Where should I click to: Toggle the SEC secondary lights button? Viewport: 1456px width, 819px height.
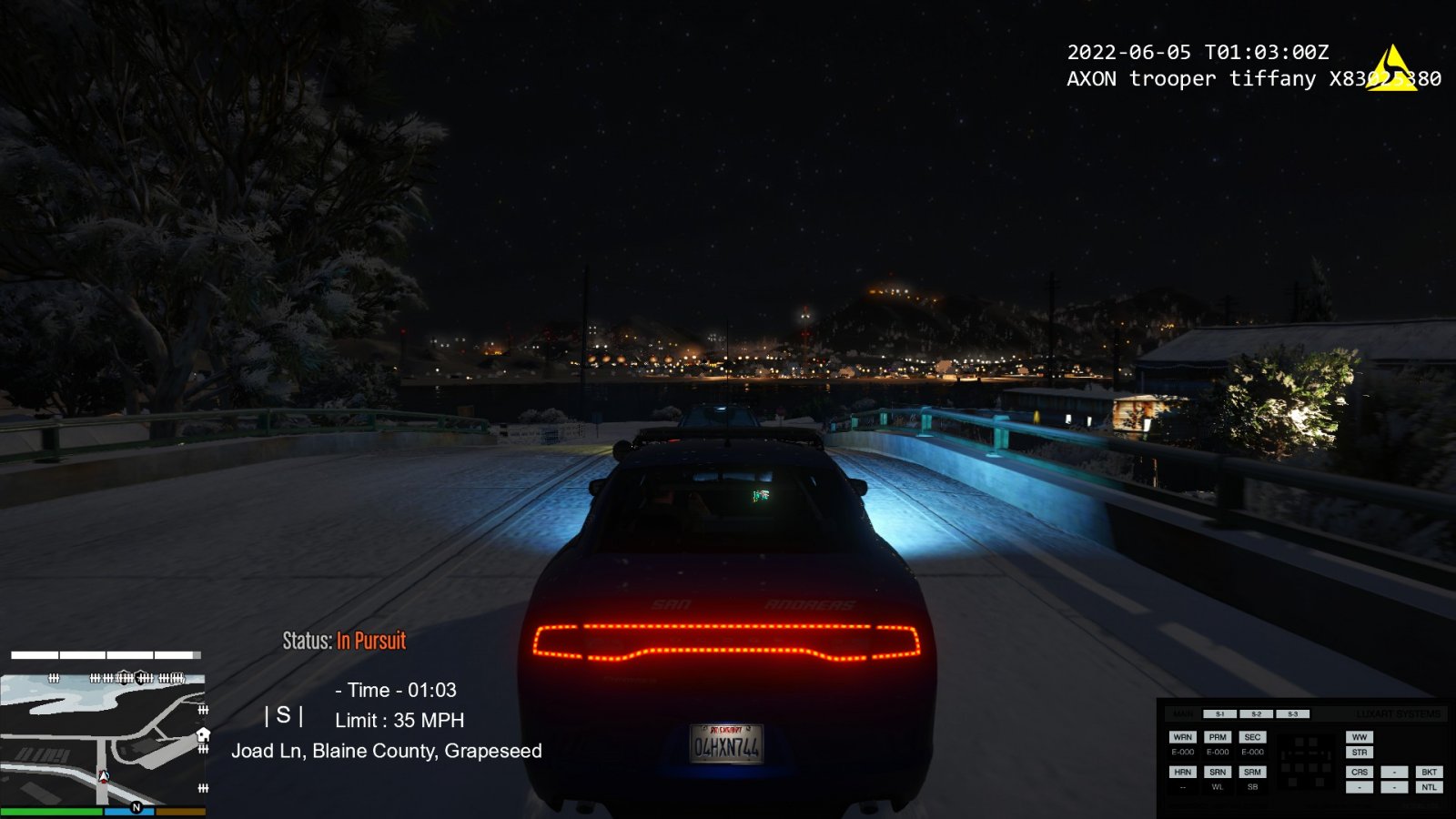[1252, 737]
